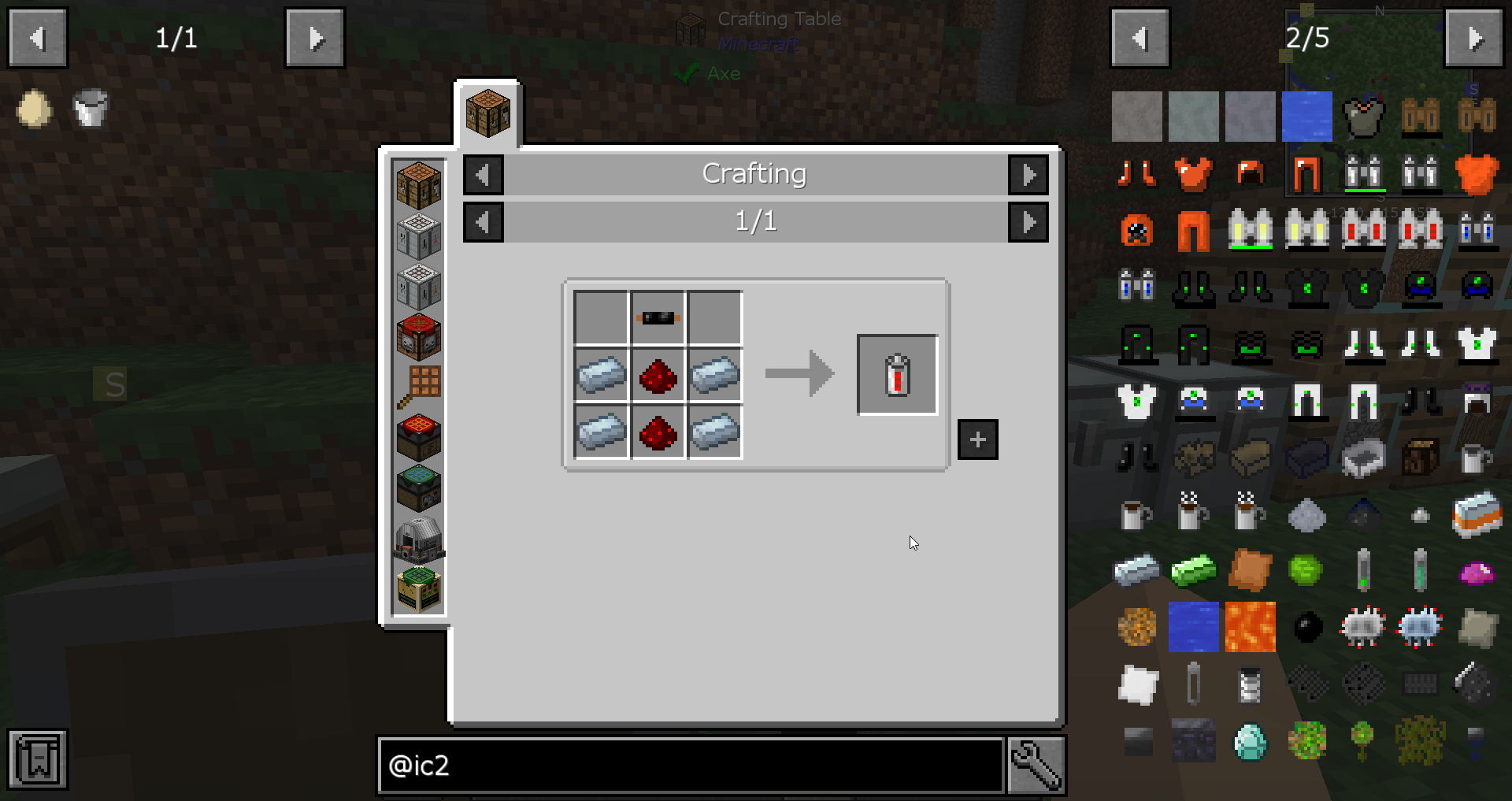Go to next item list page
1512x801 pixels.
pyautogui.click(x=1473, y=38)
